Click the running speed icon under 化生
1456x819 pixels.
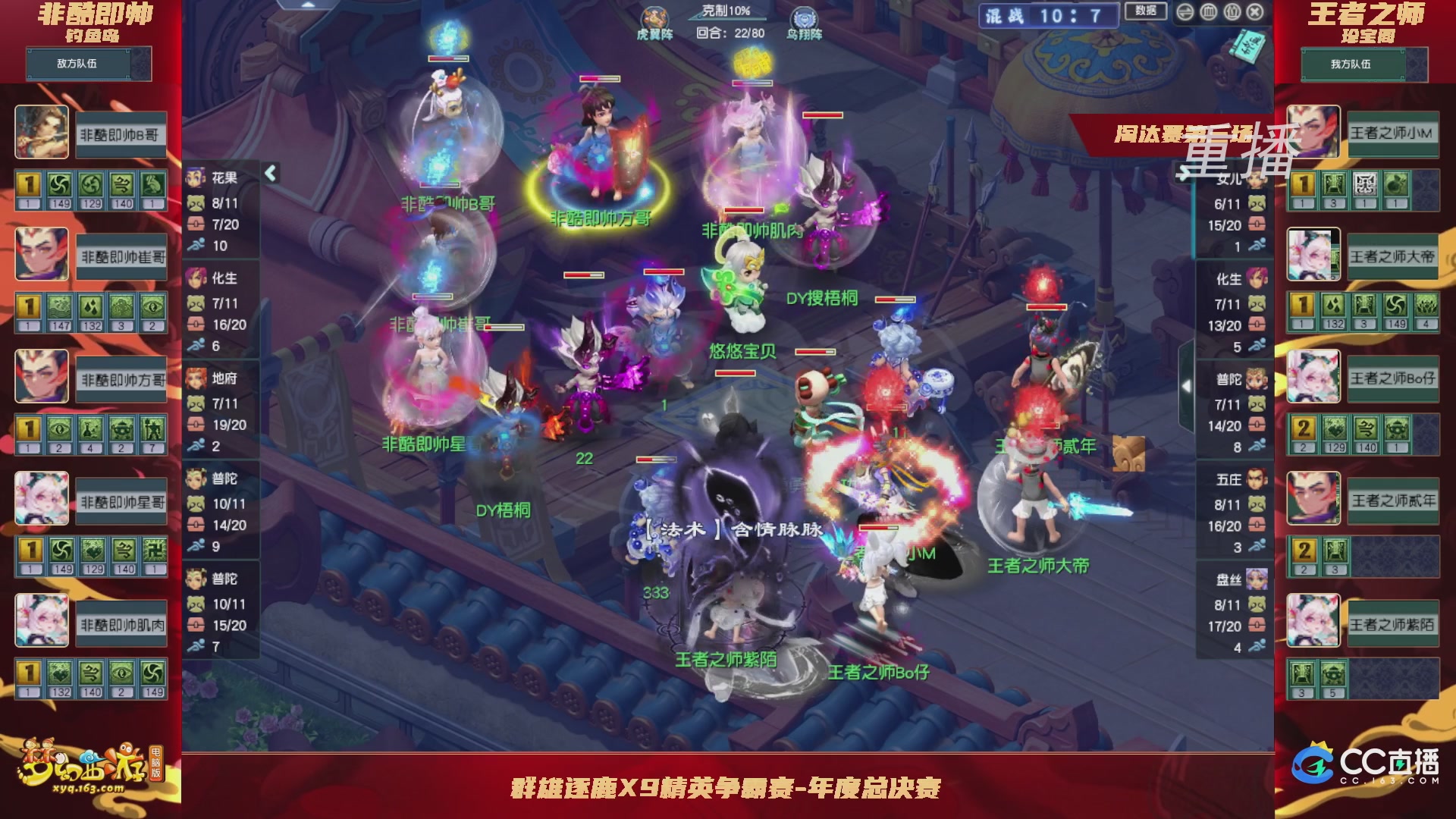click(196, 343)
